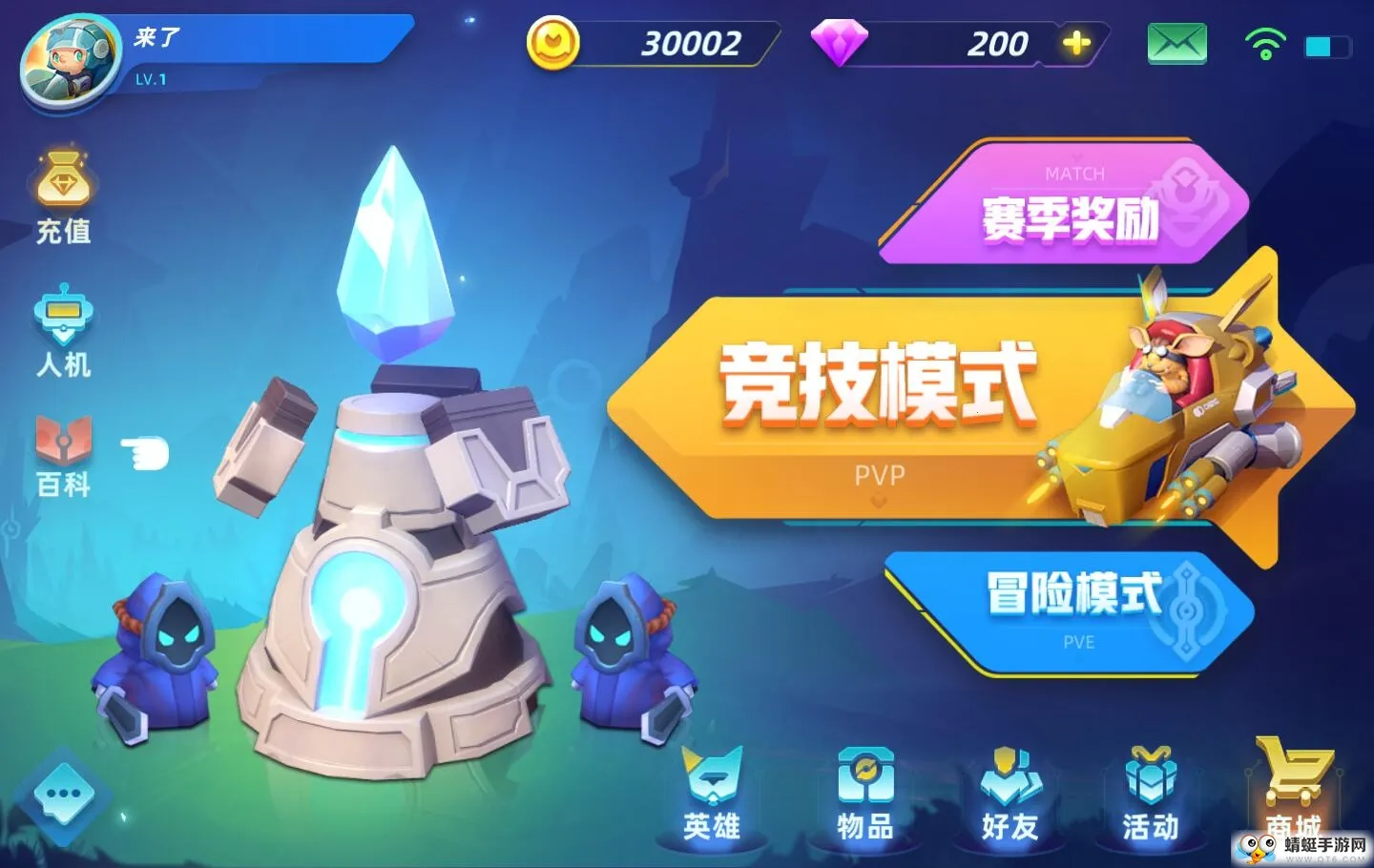Screen dimensions: 1374x868
Task: Tap the pointing hand cursor hint
Action: [143, 453]
